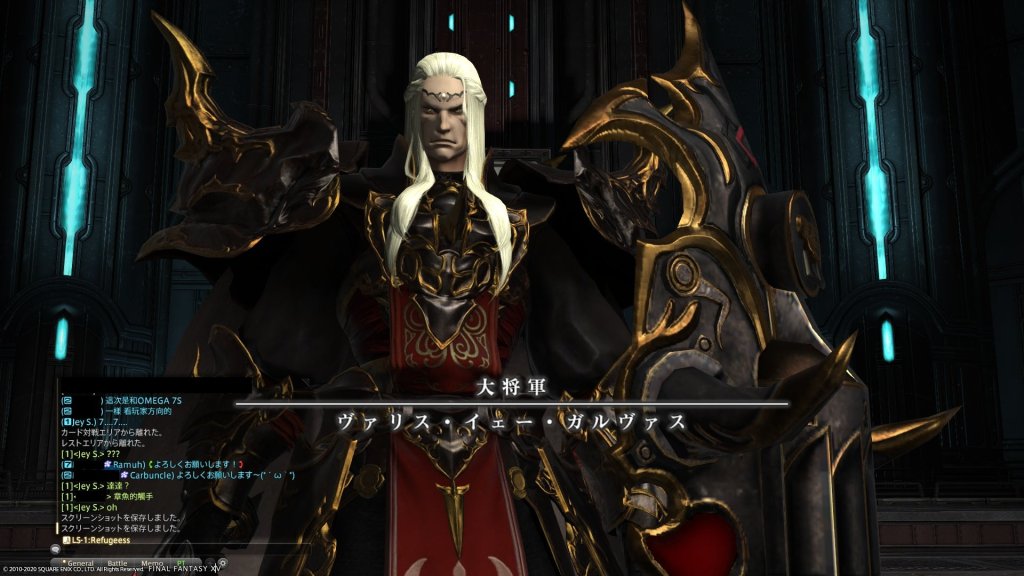Image resolution: width=1024 pixels, height=576 pixels.
Task: Click the chat bubble channel selector icon
Action: pos(57,550)
